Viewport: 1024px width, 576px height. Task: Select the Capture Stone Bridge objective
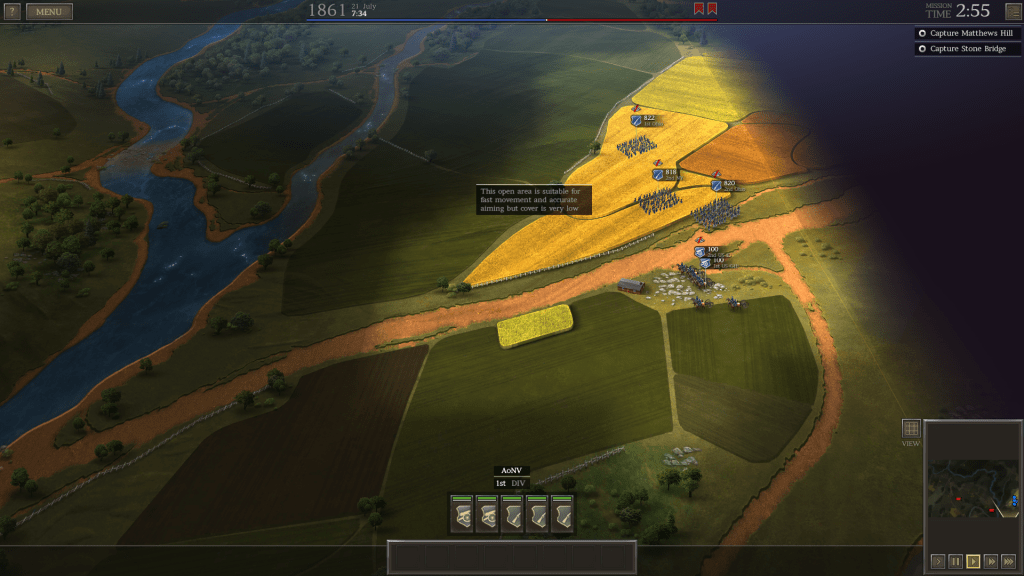click(x=966, y=49)
